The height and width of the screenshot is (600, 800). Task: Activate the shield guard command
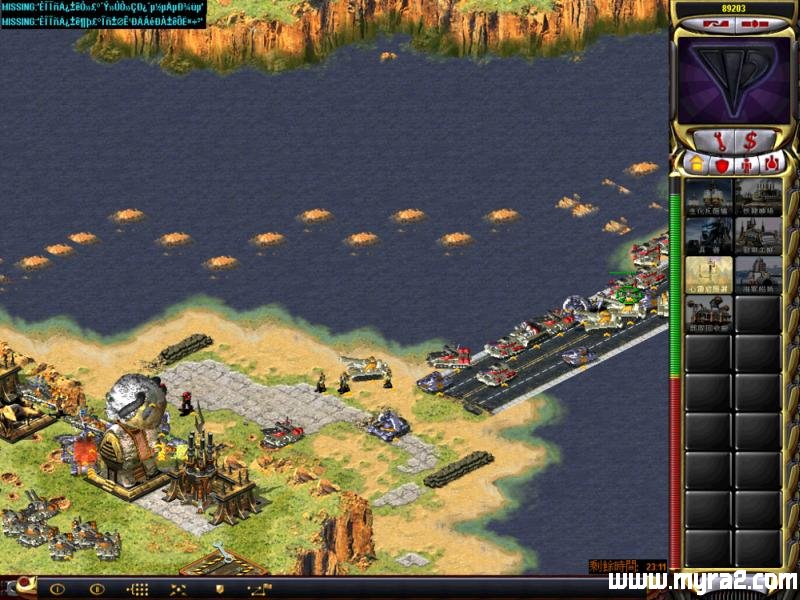tap(219, 589)
